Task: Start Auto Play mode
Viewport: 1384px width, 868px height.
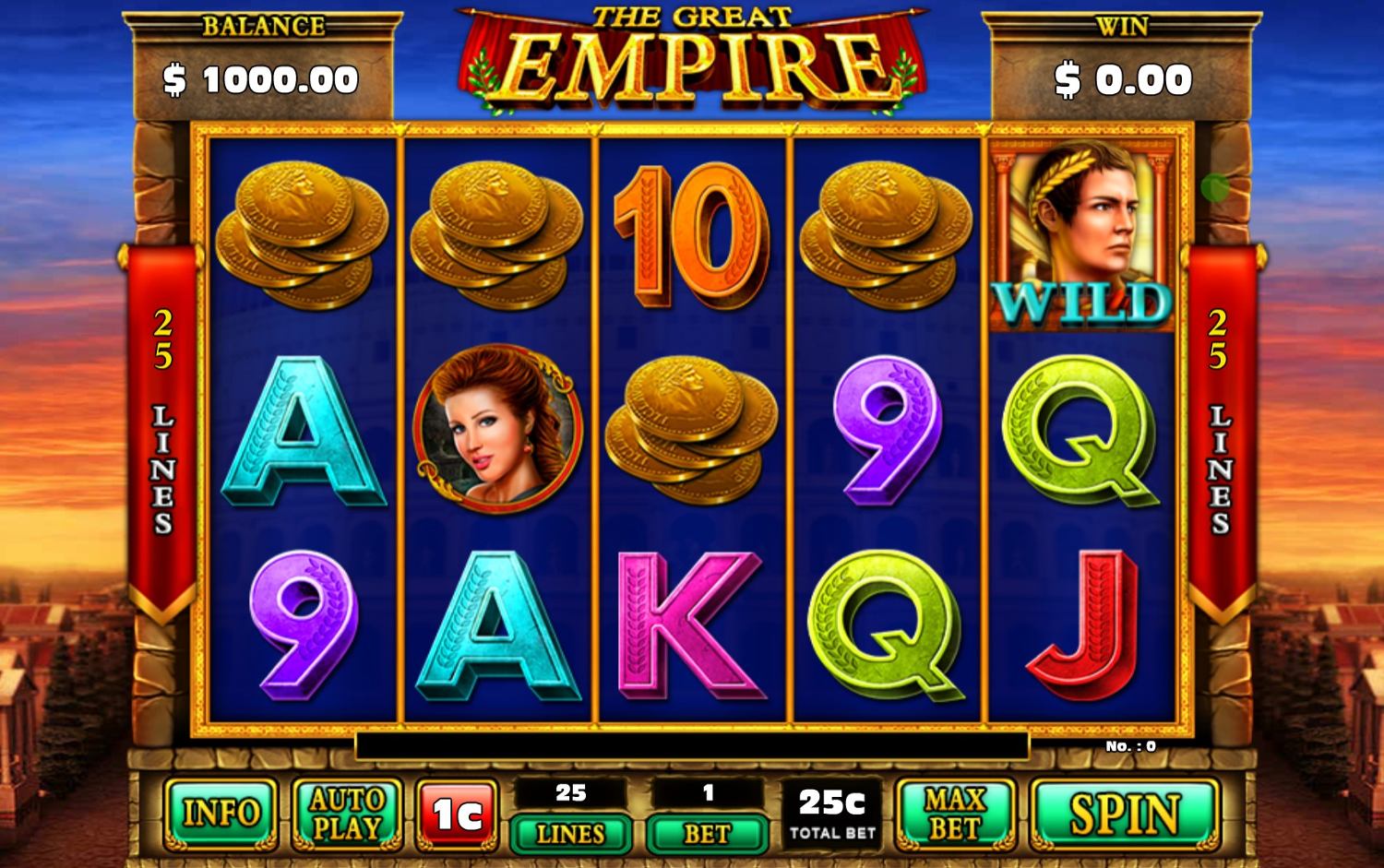Action: [x=347, y=814]
